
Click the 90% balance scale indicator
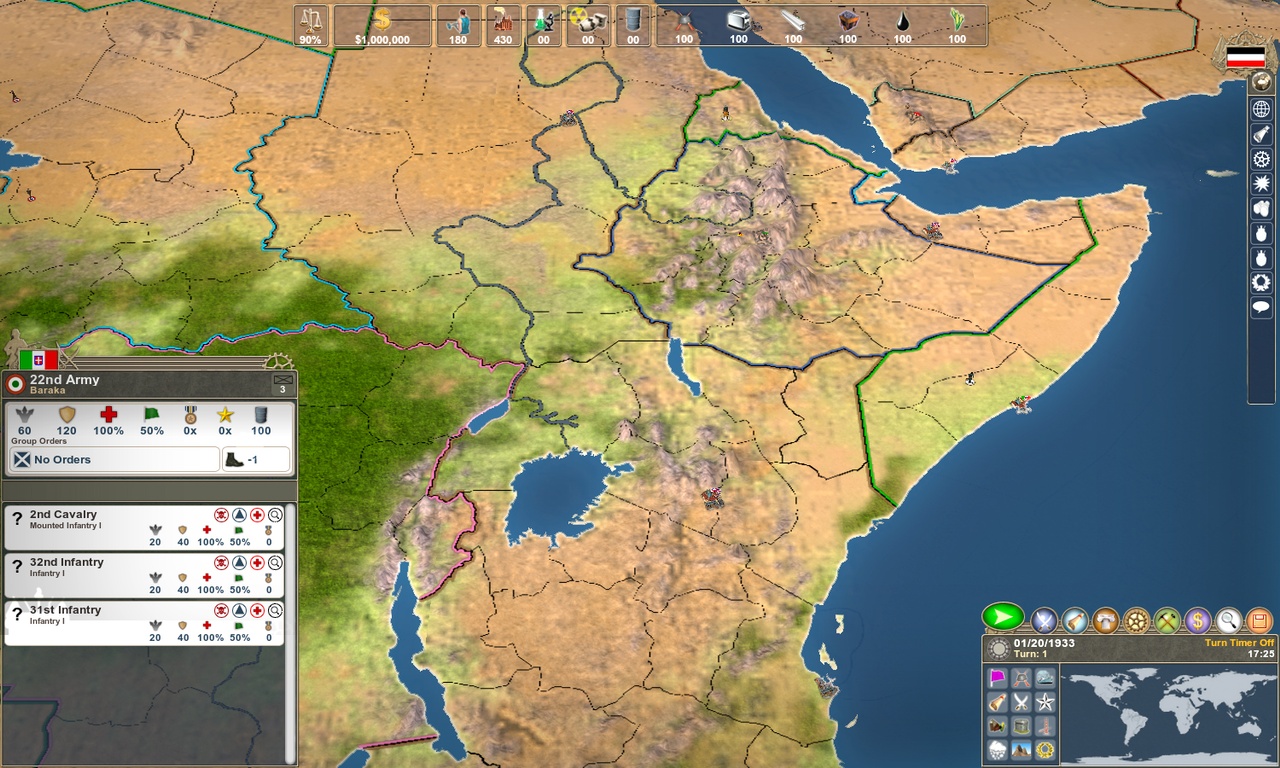tap(310, 27)
